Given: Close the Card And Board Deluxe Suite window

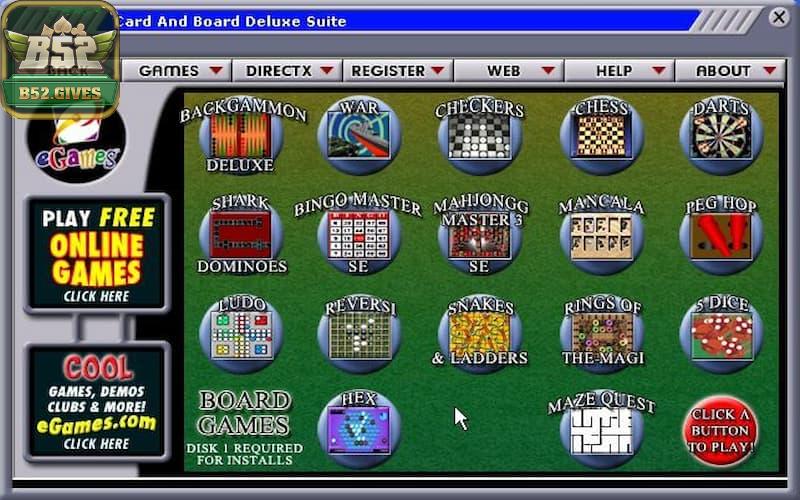Looking at the screenshot, I should pos(779,17).
